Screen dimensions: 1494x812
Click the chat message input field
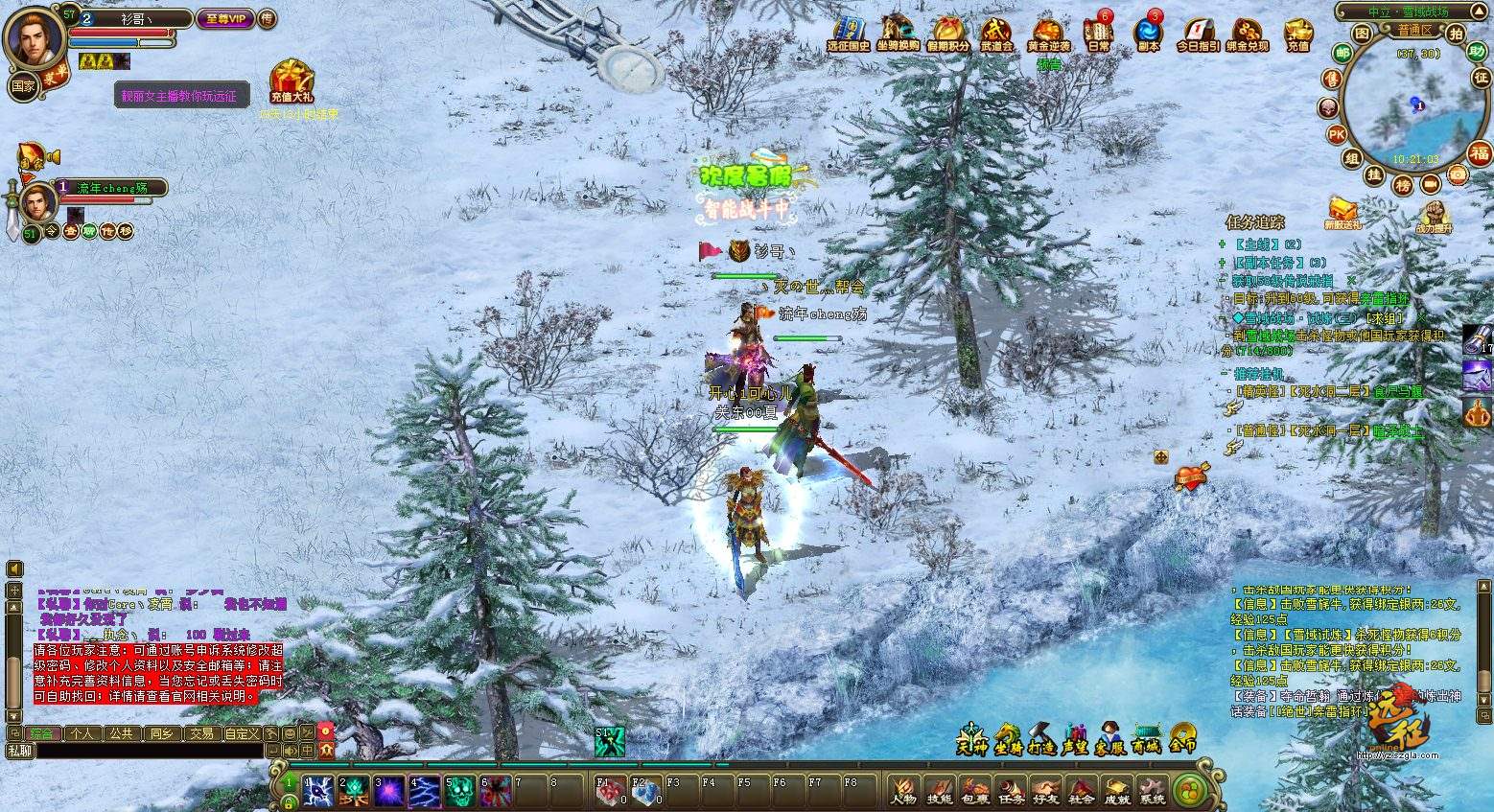tap(144, 751)
